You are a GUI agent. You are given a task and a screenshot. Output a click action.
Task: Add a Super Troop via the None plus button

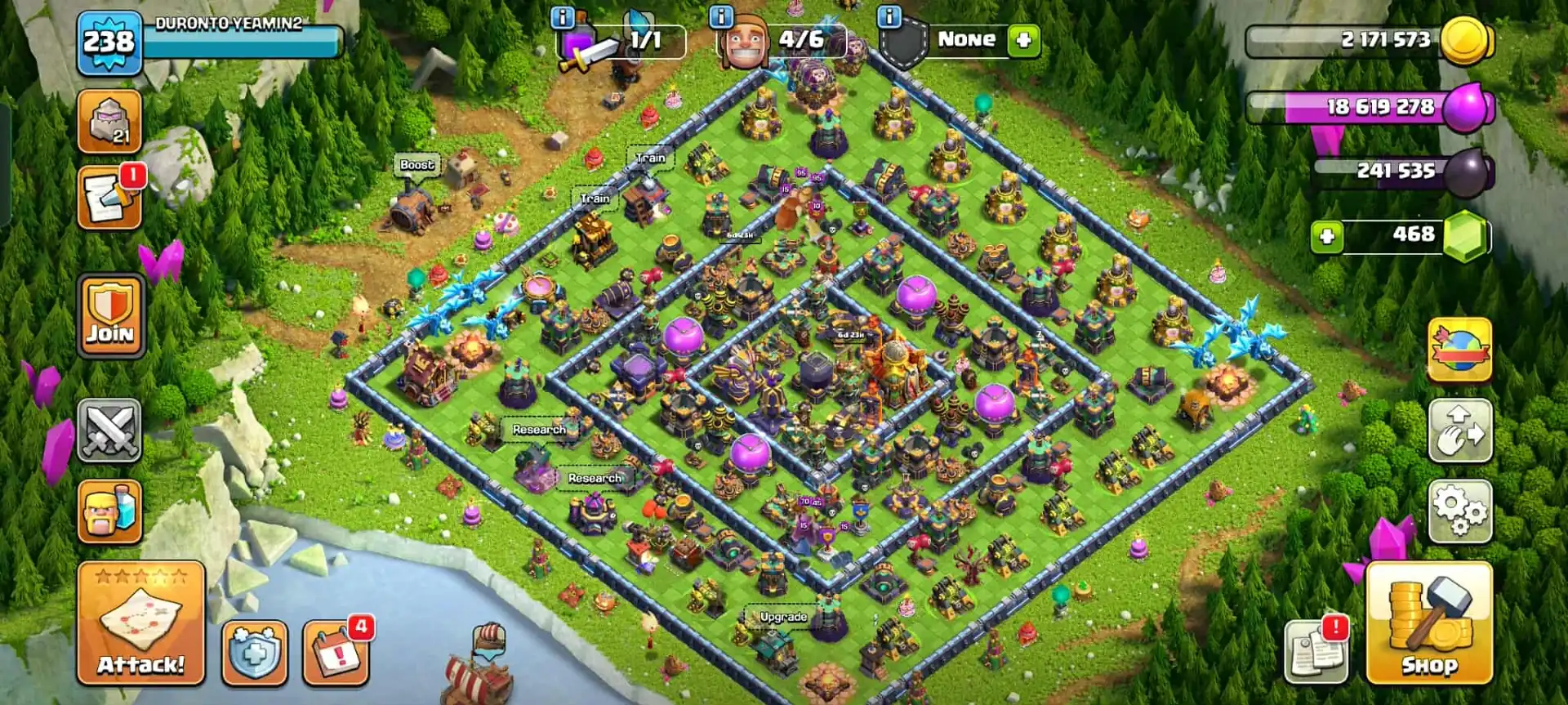coord(1023,39)
